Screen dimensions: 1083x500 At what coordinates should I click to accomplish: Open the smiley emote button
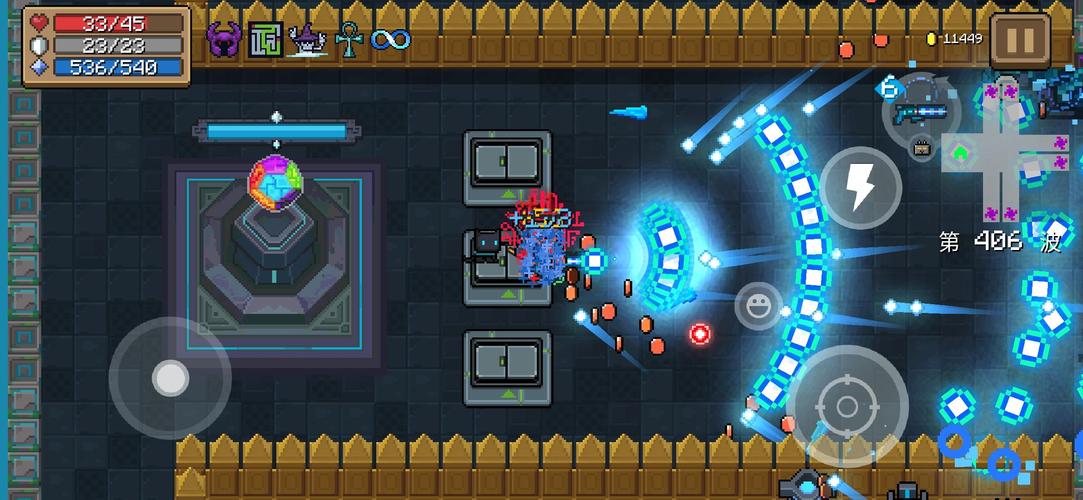758,305
